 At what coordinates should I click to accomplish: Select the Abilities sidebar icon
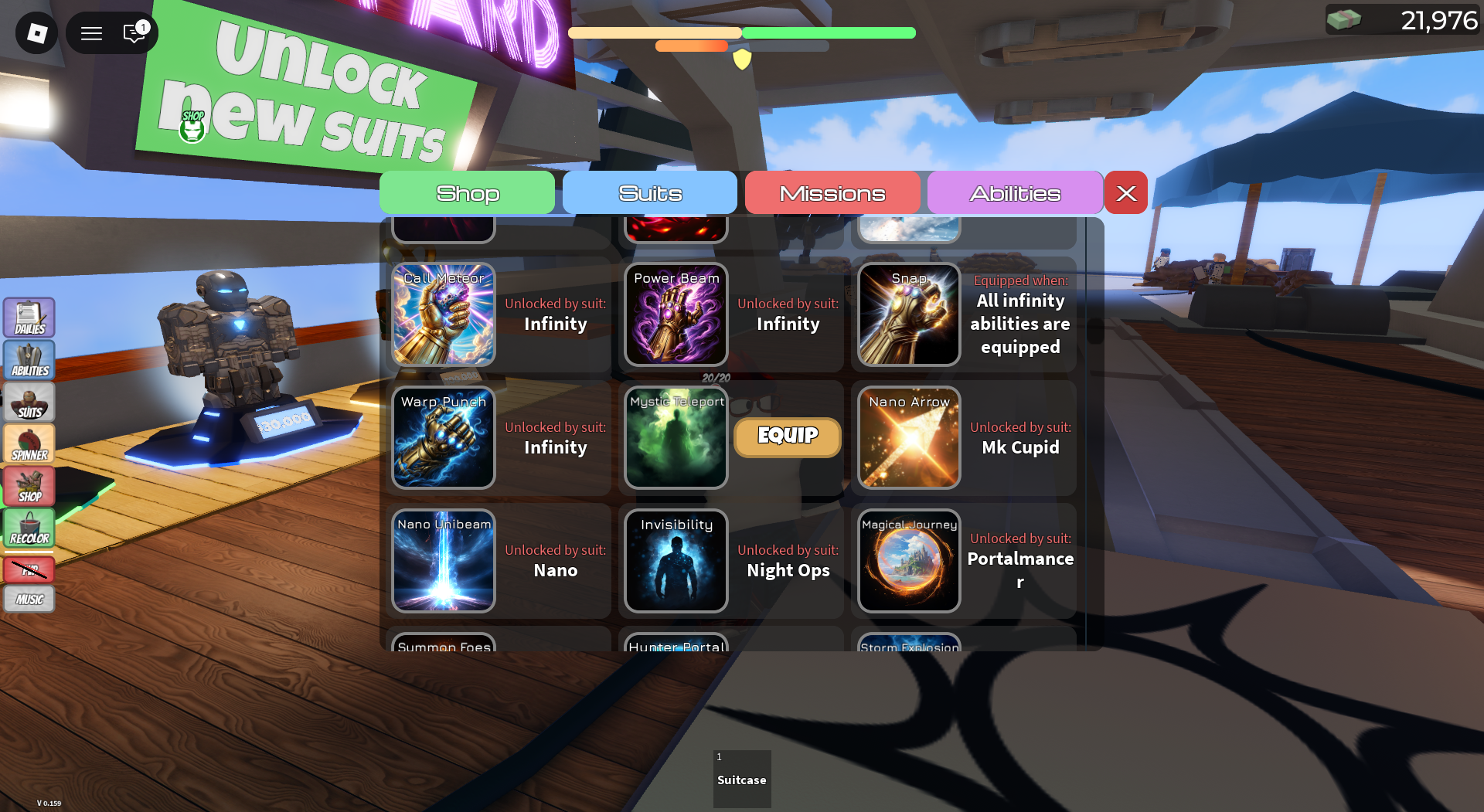pos(29,359)
